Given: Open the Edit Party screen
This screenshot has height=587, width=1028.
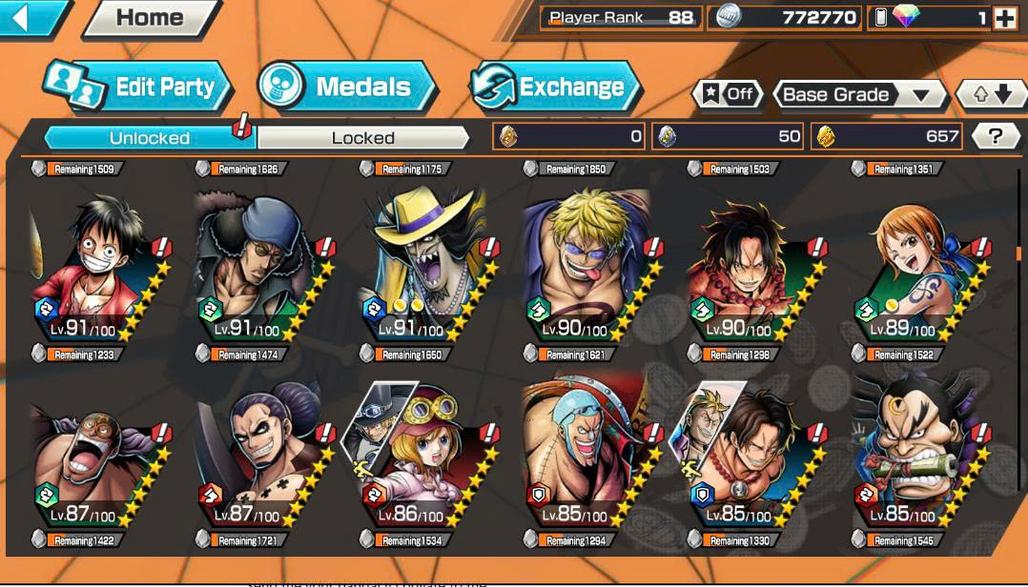Looking at the screenshot, I should pyautogui.click(x=138, y=87).
